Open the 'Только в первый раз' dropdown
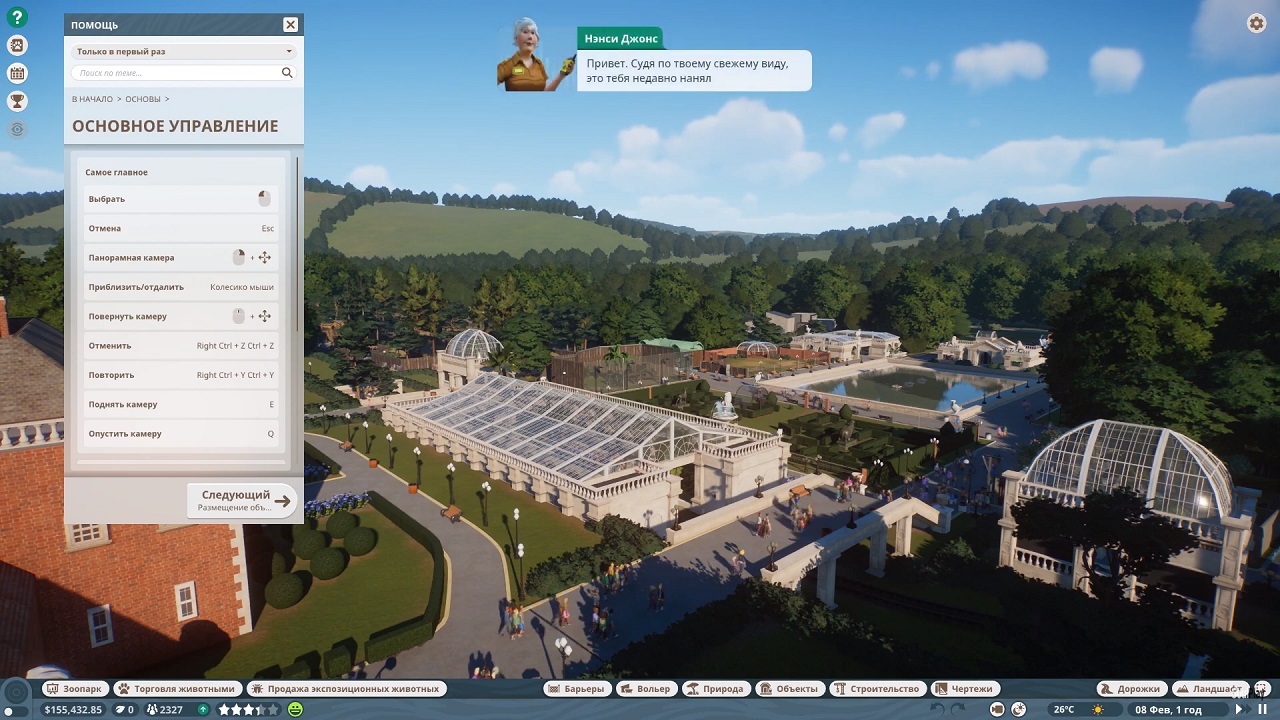This screenshot has width=1280, height=720. (x=183, y=51)
